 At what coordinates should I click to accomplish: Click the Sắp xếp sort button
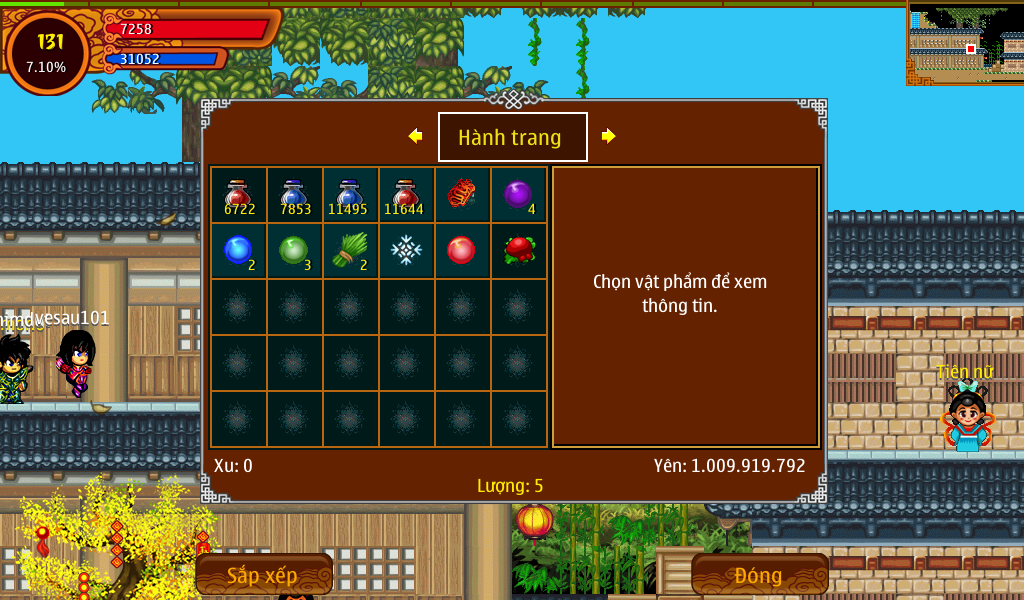click(x=263, y=575)
